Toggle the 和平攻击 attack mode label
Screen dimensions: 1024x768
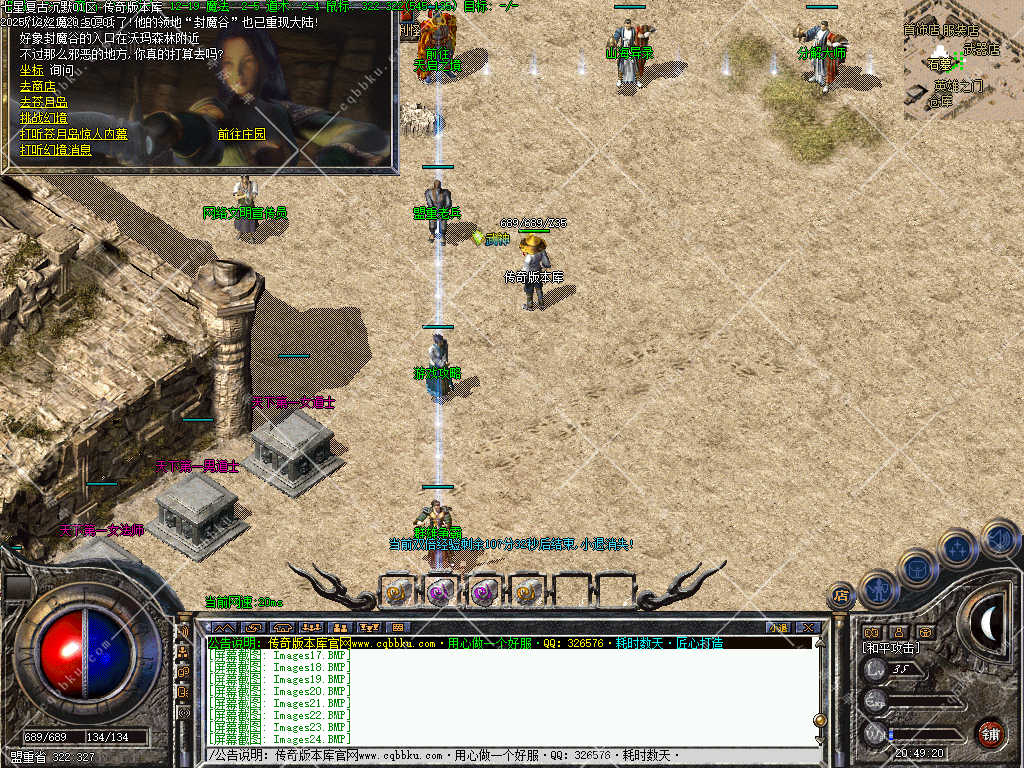(x=892, y=648)
